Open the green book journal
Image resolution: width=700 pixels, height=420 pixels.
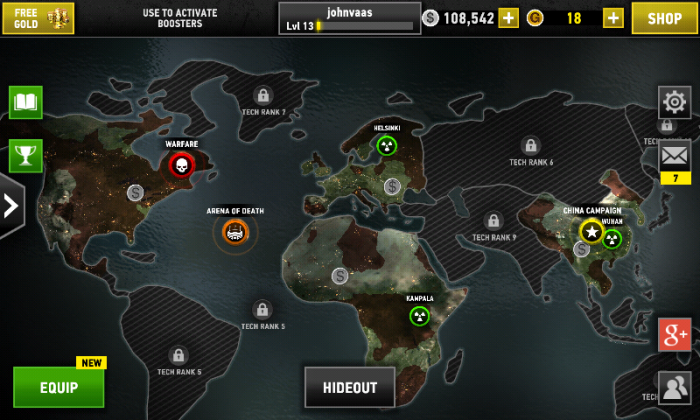coord(25,102)
